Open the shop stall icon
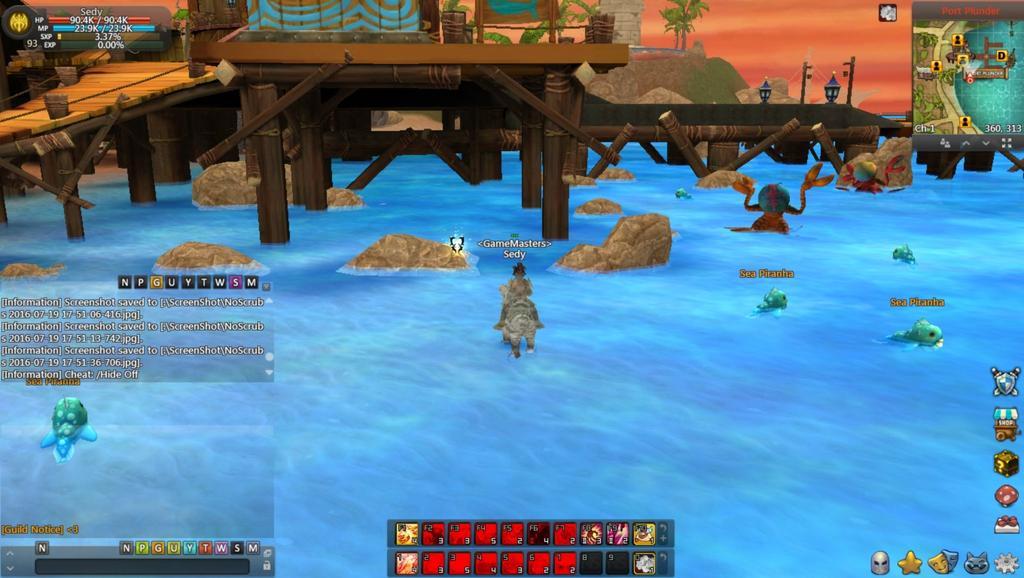The height and width of the screenshot is (578, 1024). tap(1006, 422)
